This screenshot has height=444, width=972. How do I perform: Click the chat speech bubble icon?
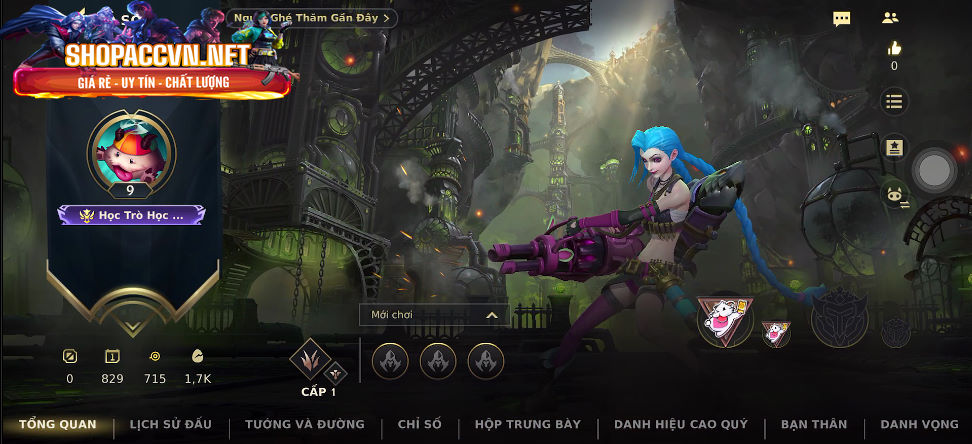pos(842,18)
